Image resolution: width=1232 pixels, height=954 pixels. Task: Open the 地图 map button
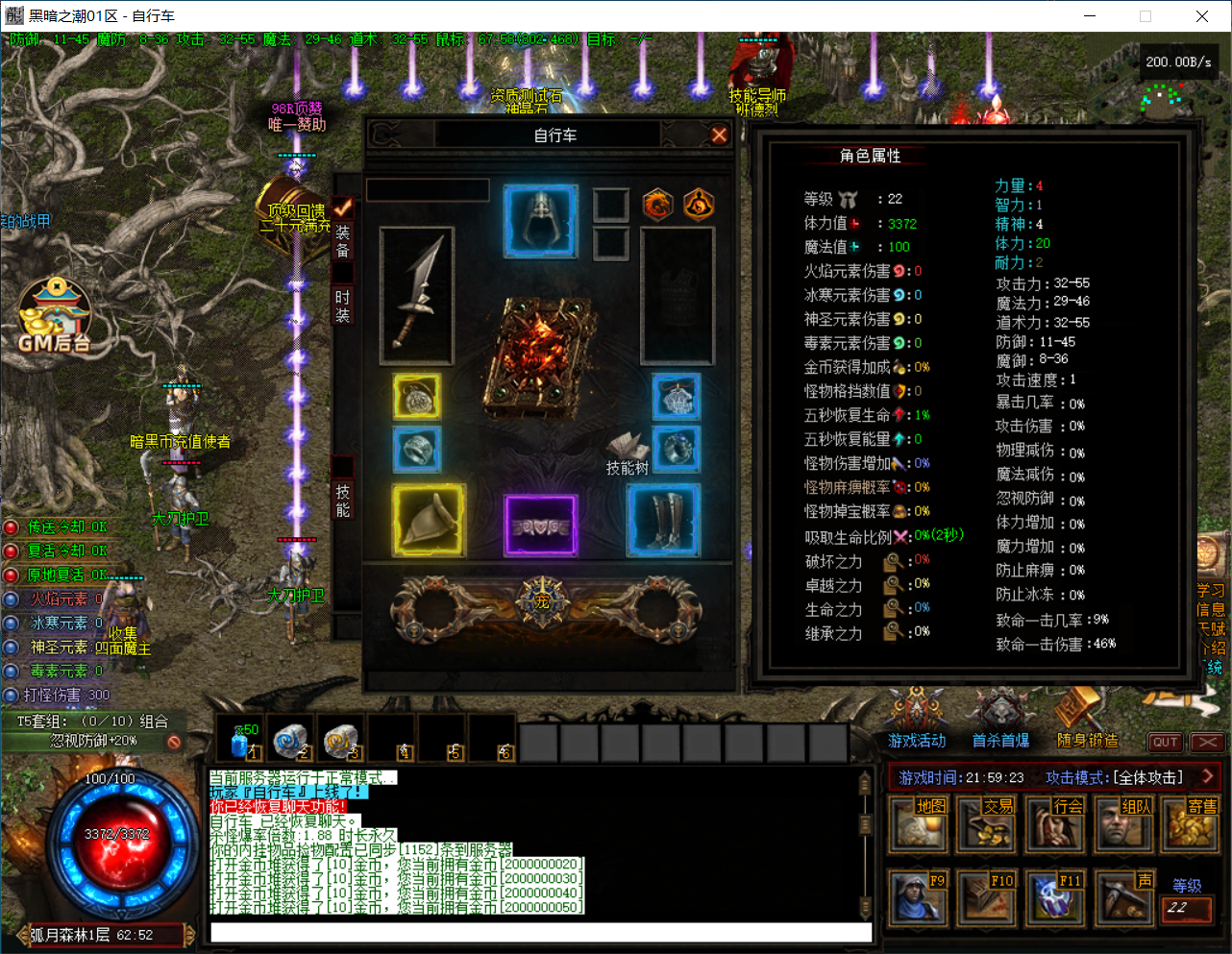918,824
